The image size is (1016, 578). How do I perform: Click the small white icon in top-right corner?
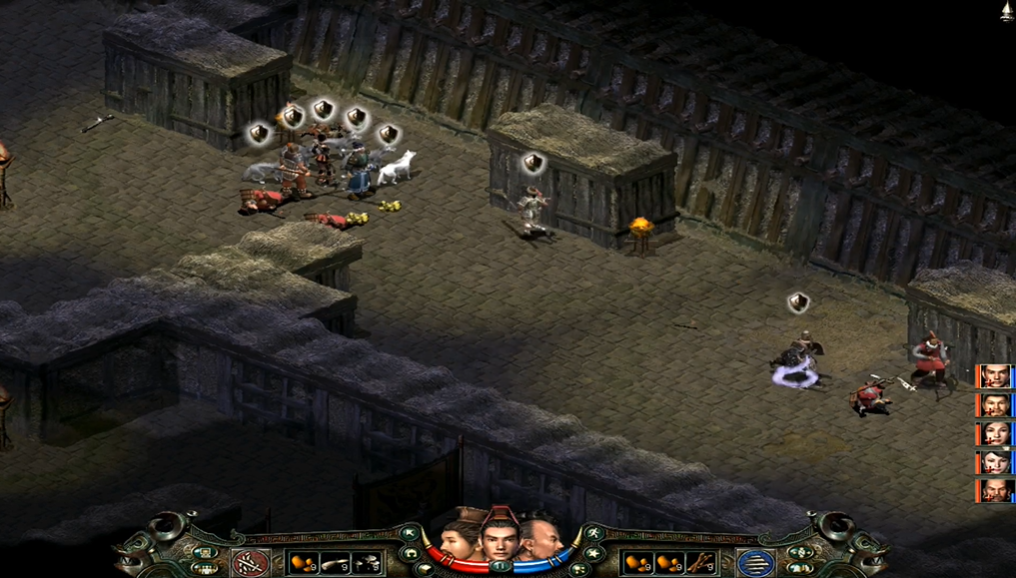1006,11
